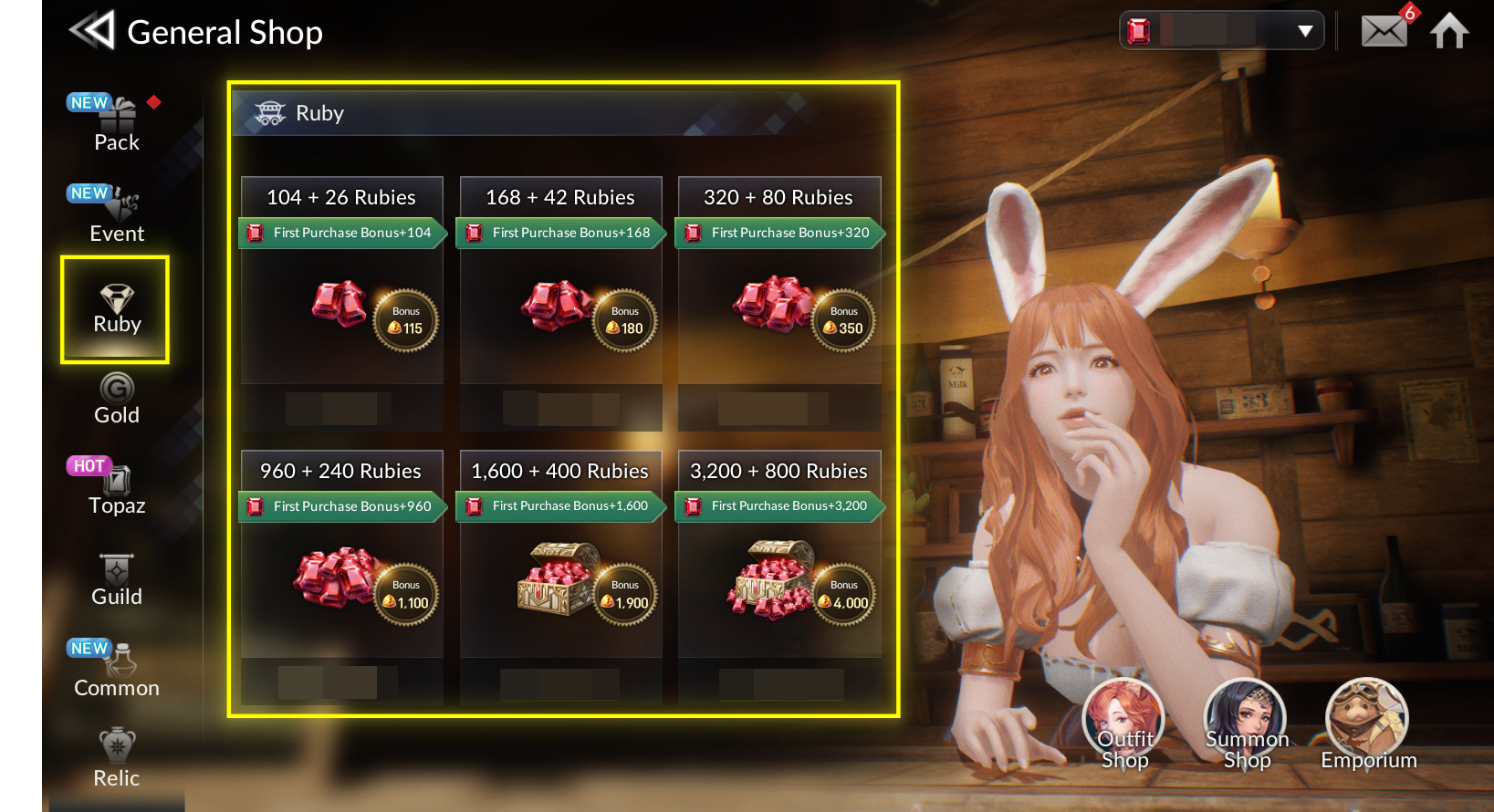The width and height of the screenshot is (1494, 812).
Task: Go back with the double-arrow button
Action: click(x=91, y=31)
